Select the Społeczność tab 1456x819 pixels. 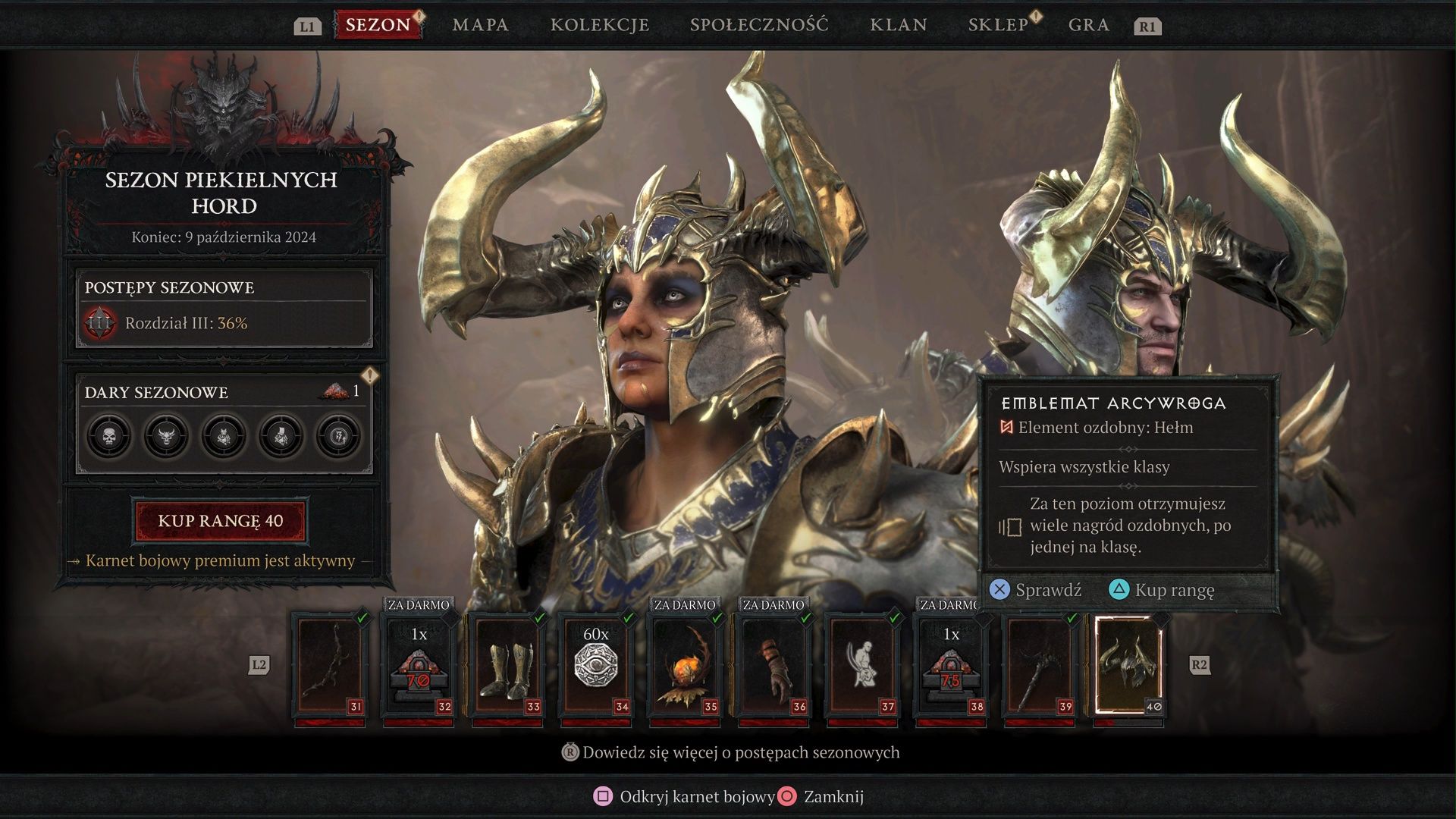pos(759,25)
